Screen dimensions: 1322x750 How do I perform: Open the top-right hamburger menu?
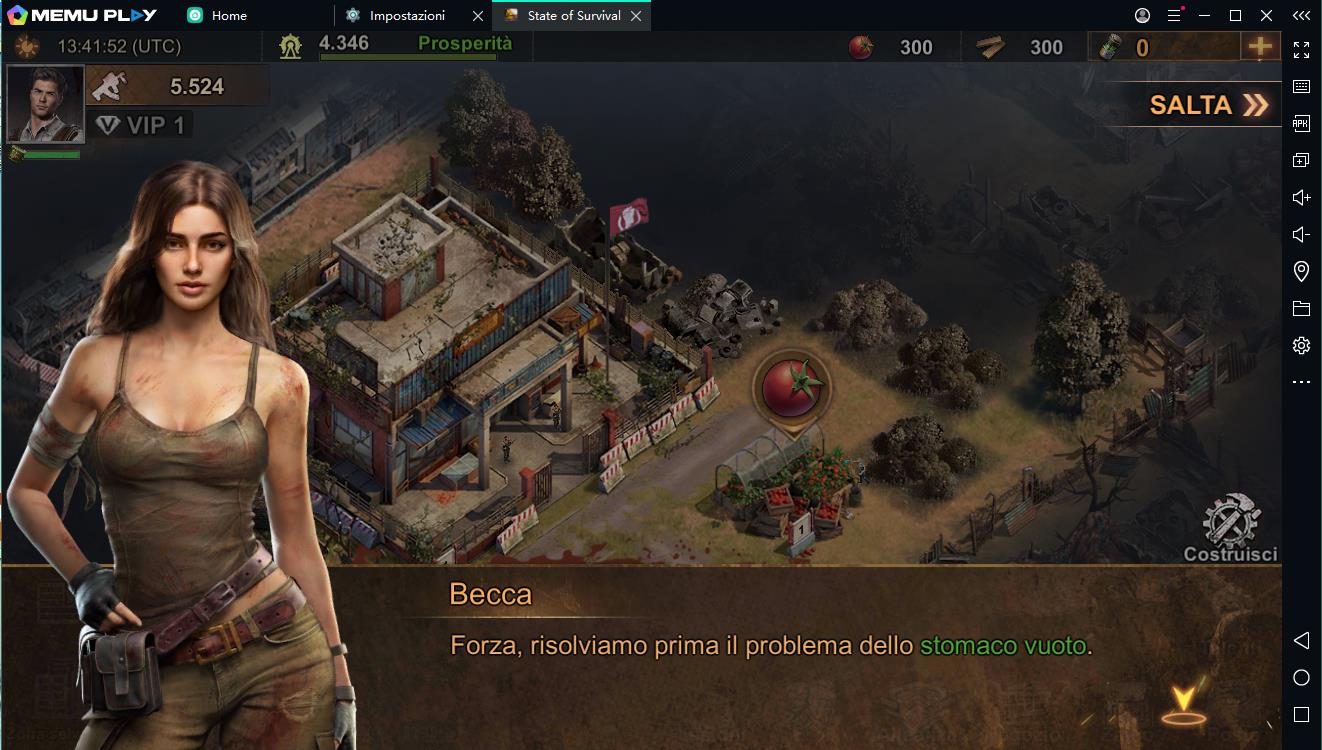(x=1171, y=15)
